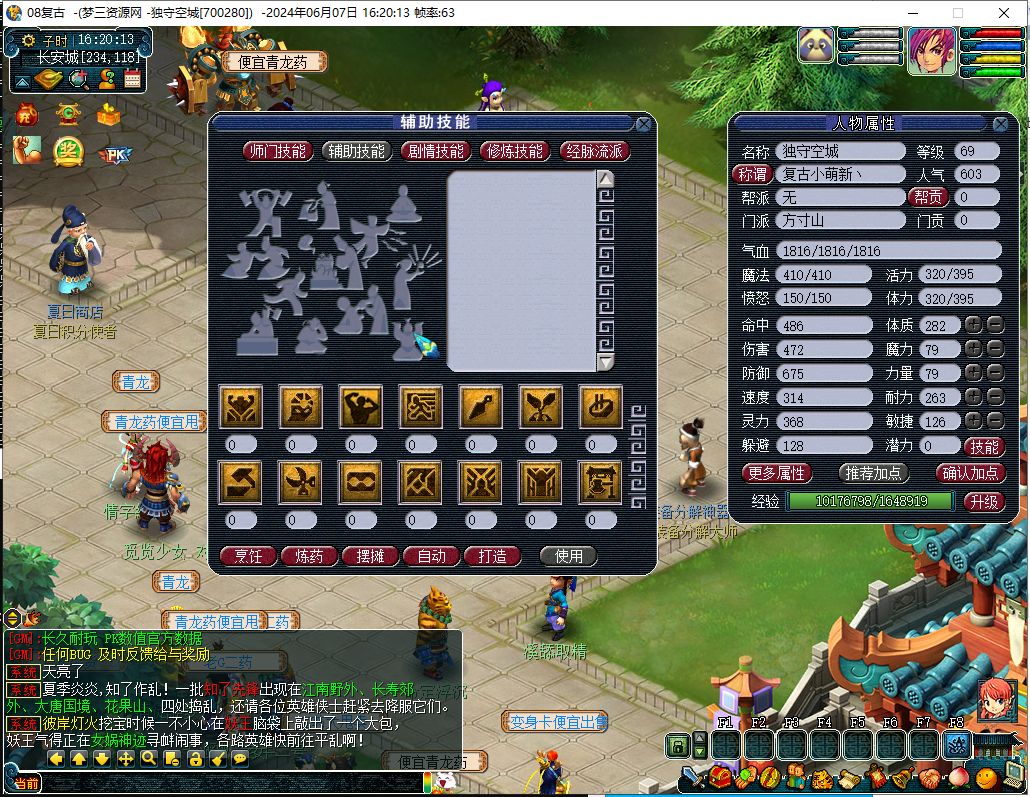Image resolution: width=1030 pixels, height=797 pixels.
Task: Click the 使用 use button
Action: tap(568, 556)
